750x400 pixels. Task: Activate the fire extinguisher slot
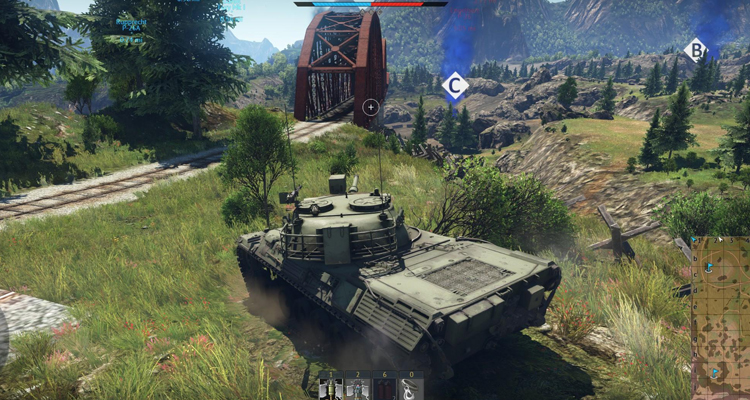click(x=383, y=388)
